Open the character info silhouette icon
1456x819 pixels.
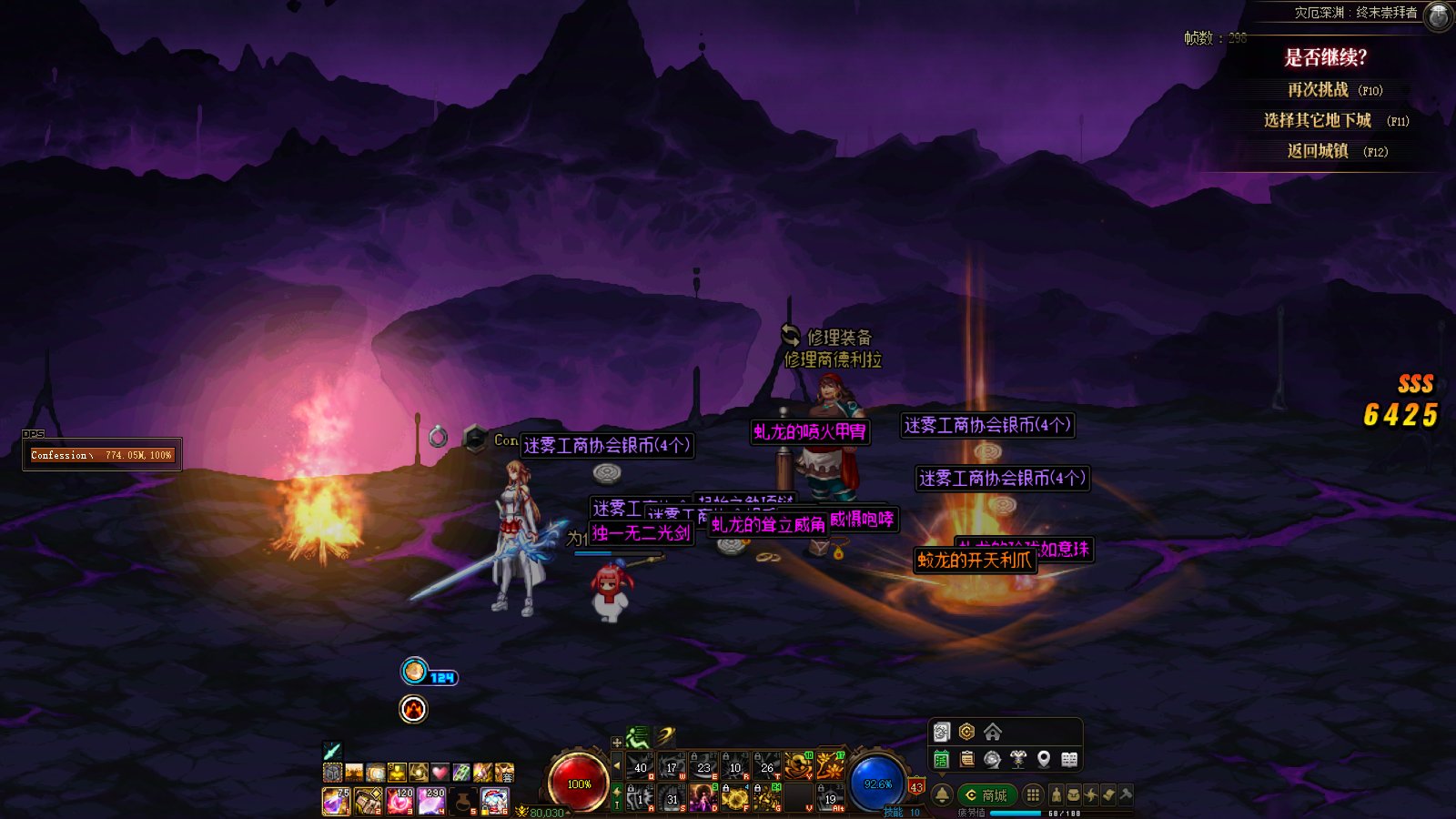click(x=1057, y=795)
